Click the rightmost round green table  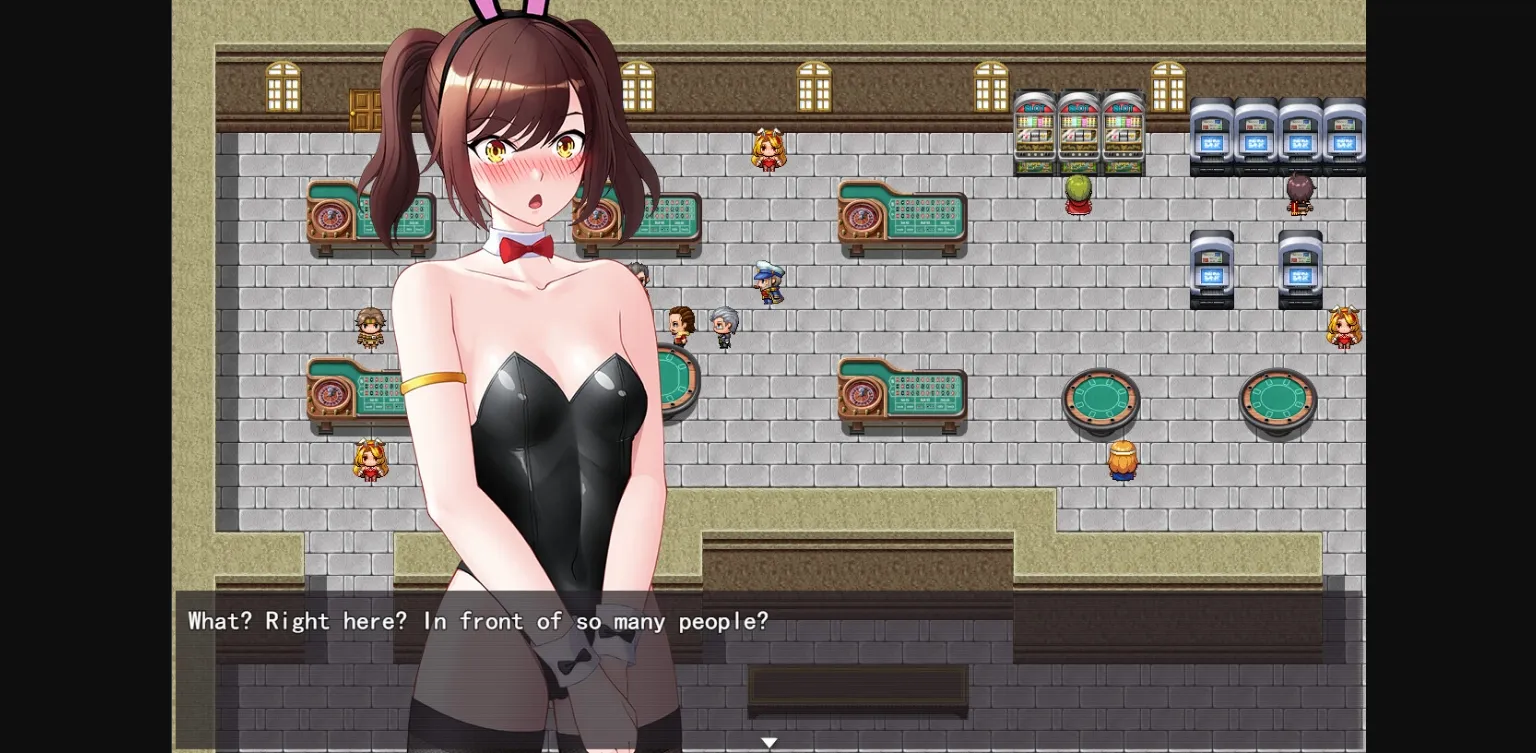(x=1277, y=398)
